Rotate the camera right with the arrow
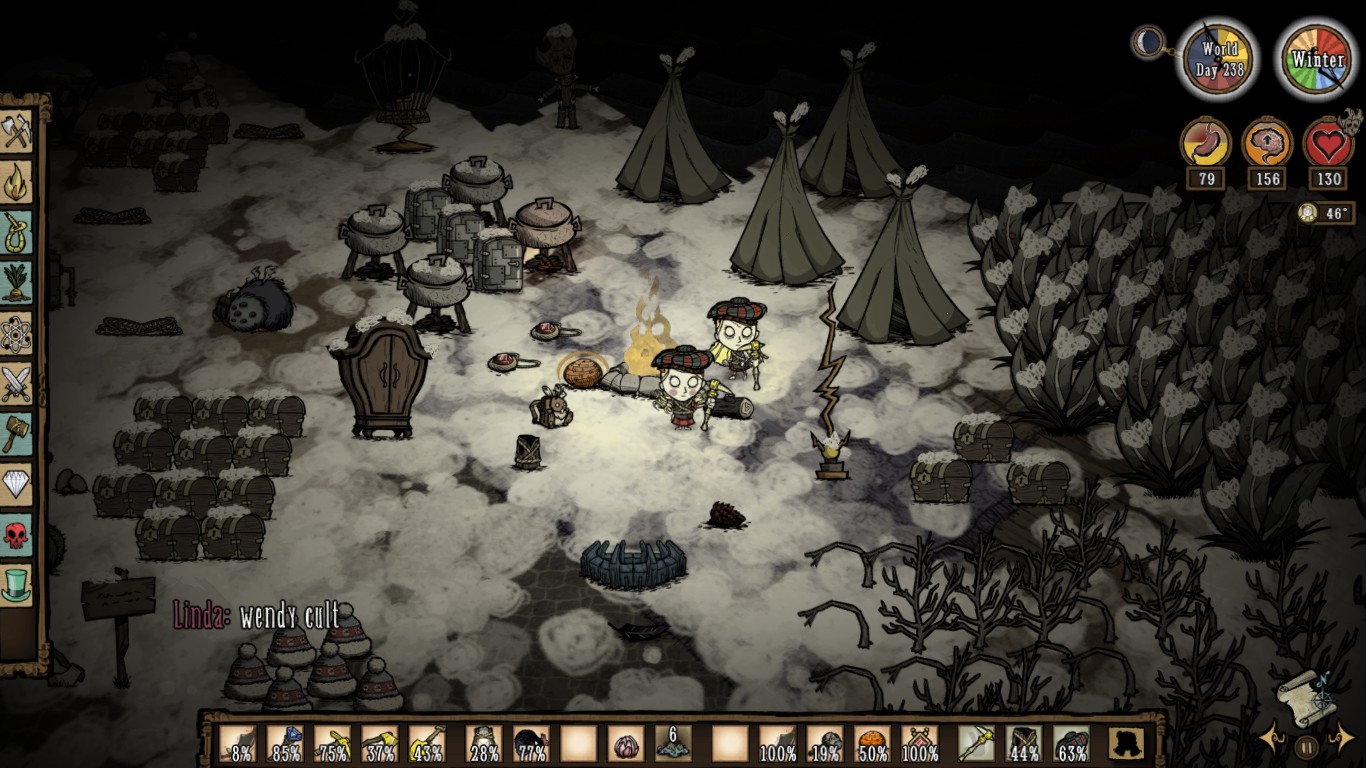Screen dimensions: 1366x768 pos(1340,740)
